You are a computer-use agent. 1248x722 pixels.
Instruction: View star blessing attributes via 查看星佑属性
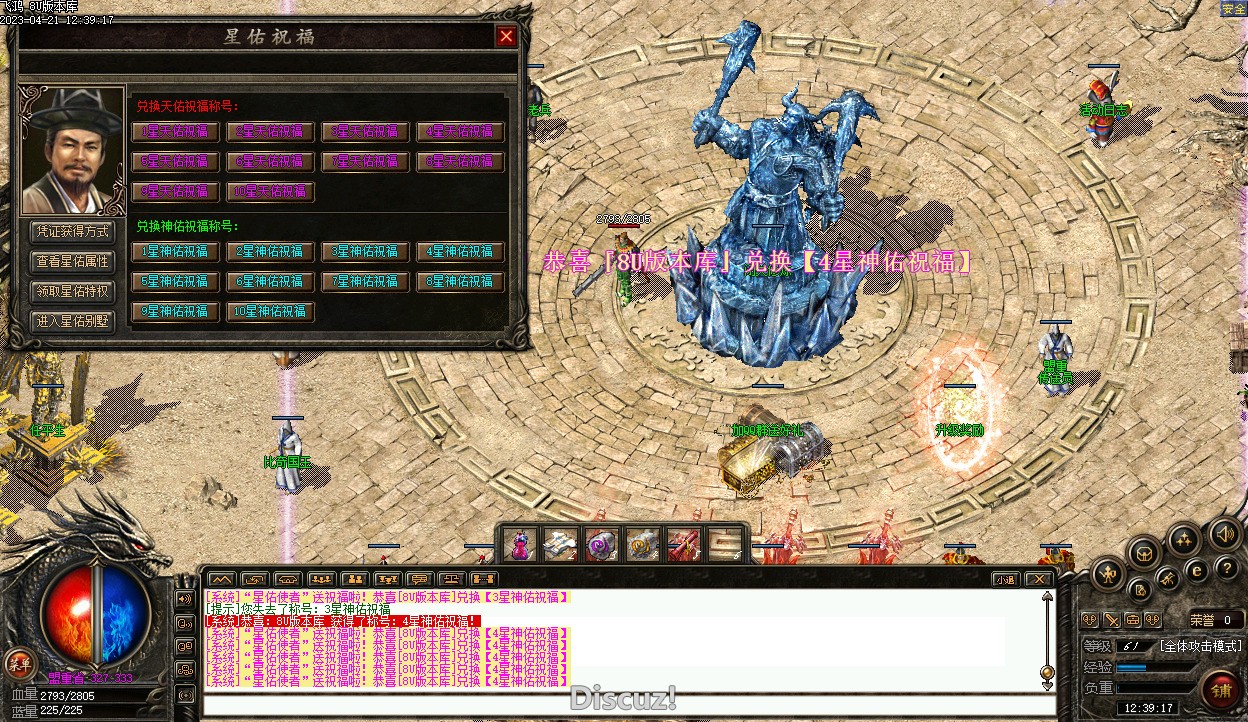tap(73, 262)
